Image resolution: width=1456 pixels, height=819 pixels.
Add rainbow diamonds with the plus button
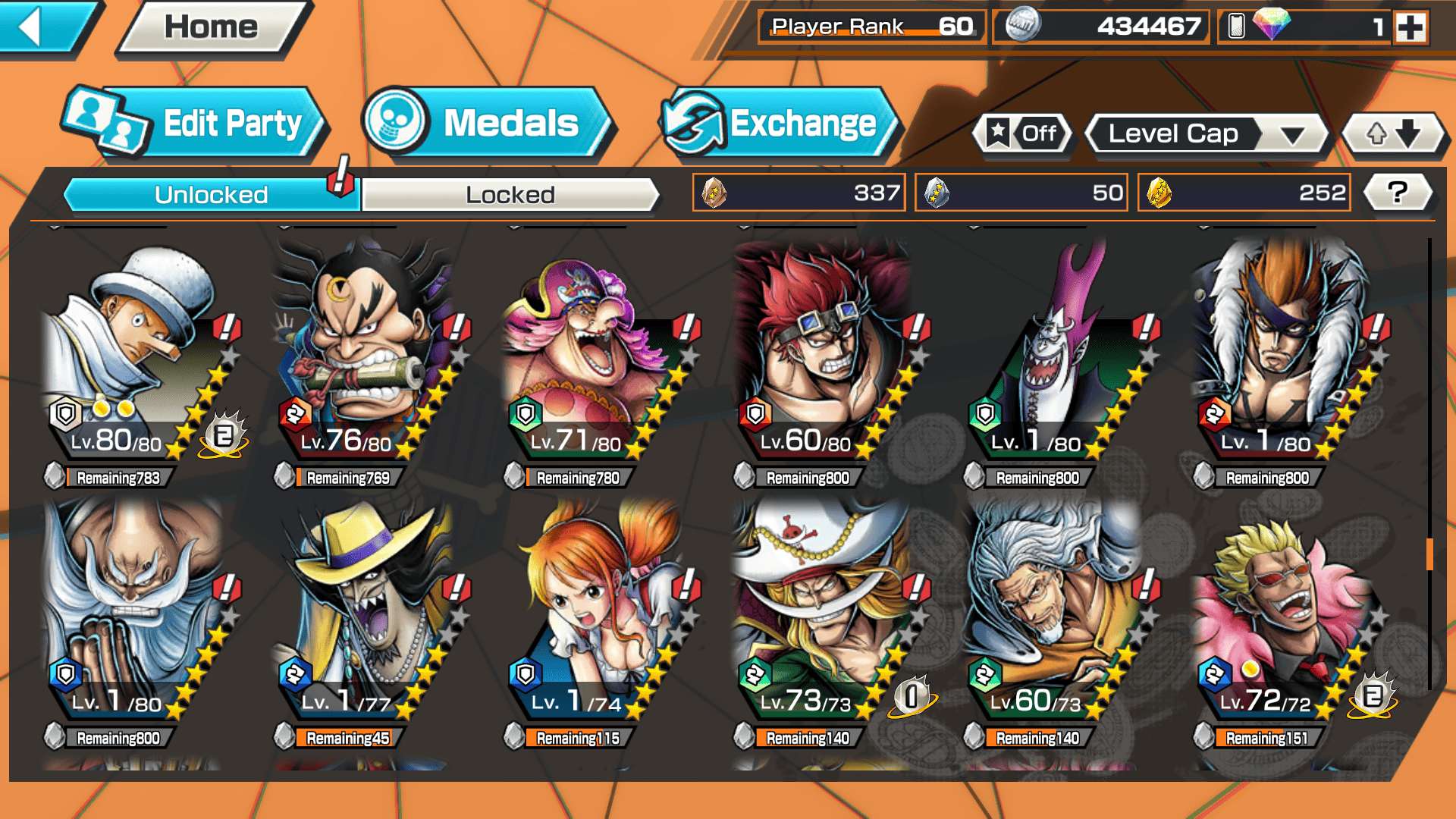pyautogui.click(x=1410, y=28)
